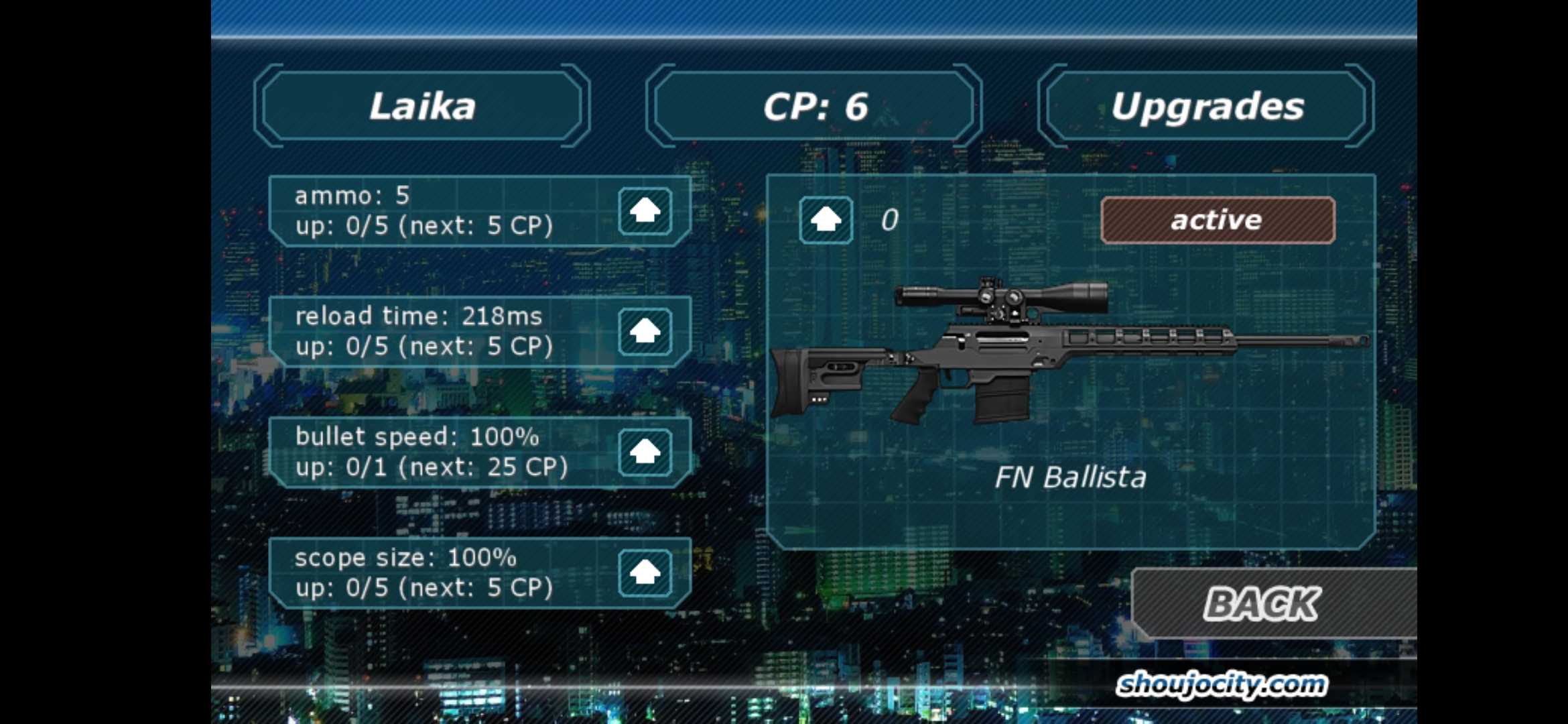Click the Laika character name panel
This screenshot has width=1568, height=724.
coord(422,106)
